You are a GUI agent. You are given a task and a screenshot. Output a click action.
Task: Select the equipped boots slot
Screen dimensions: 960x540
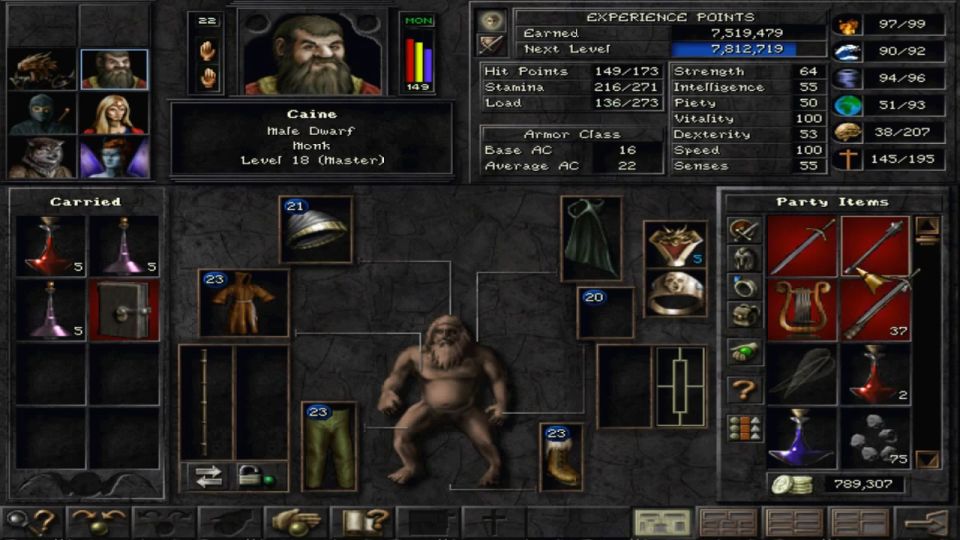pos(562,457)
